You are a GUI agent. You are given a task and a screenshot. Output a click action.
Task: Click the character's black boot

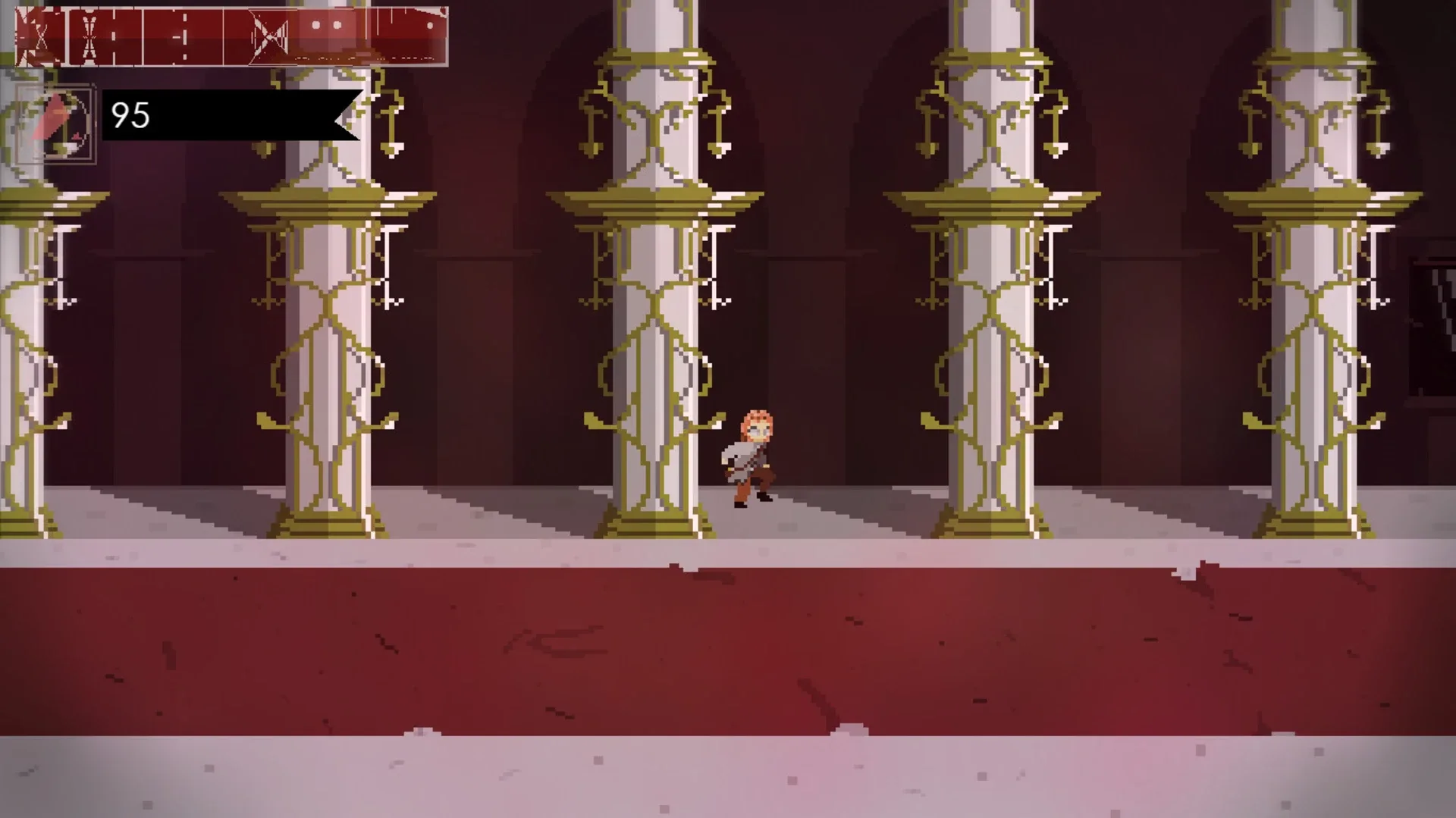(763, 497)
